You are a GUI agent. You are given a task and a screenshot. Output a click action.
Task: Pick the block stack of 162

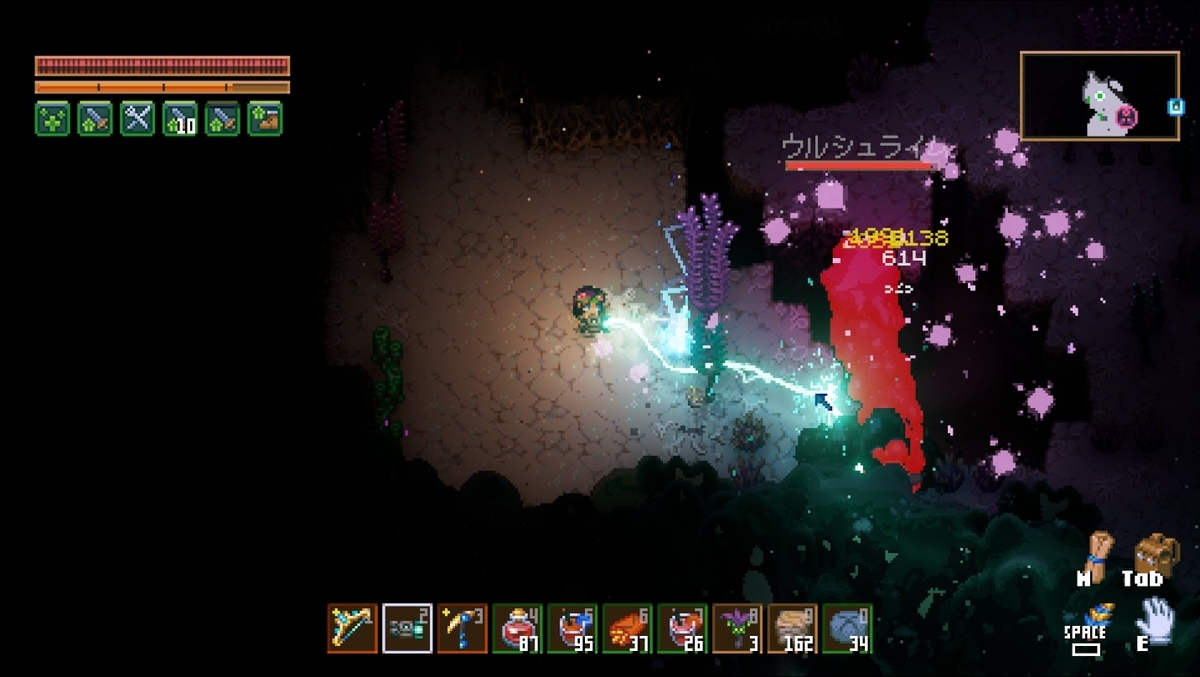pos(792,628)
